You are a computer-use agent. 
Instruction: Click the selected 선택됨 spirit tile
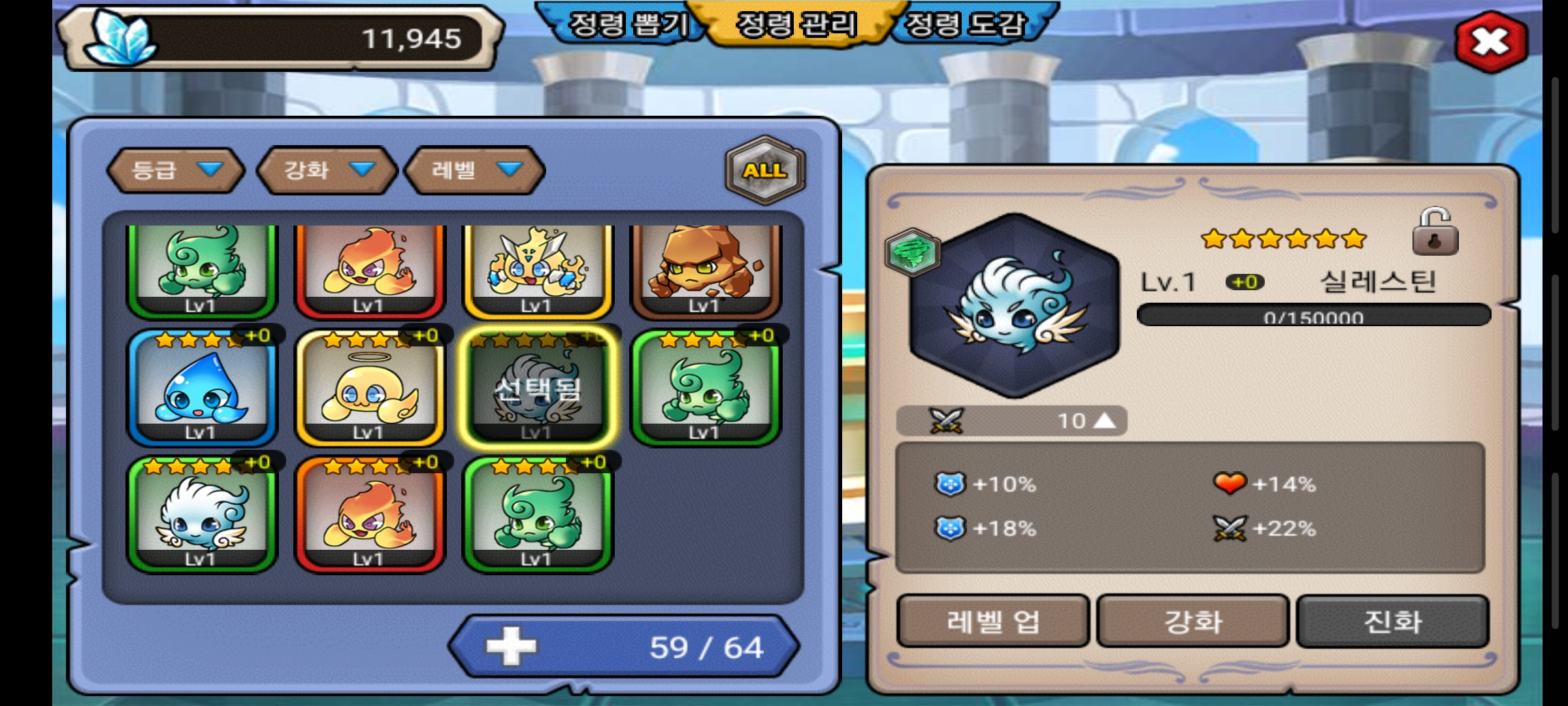pyautogui.click(x=538, y=388)
